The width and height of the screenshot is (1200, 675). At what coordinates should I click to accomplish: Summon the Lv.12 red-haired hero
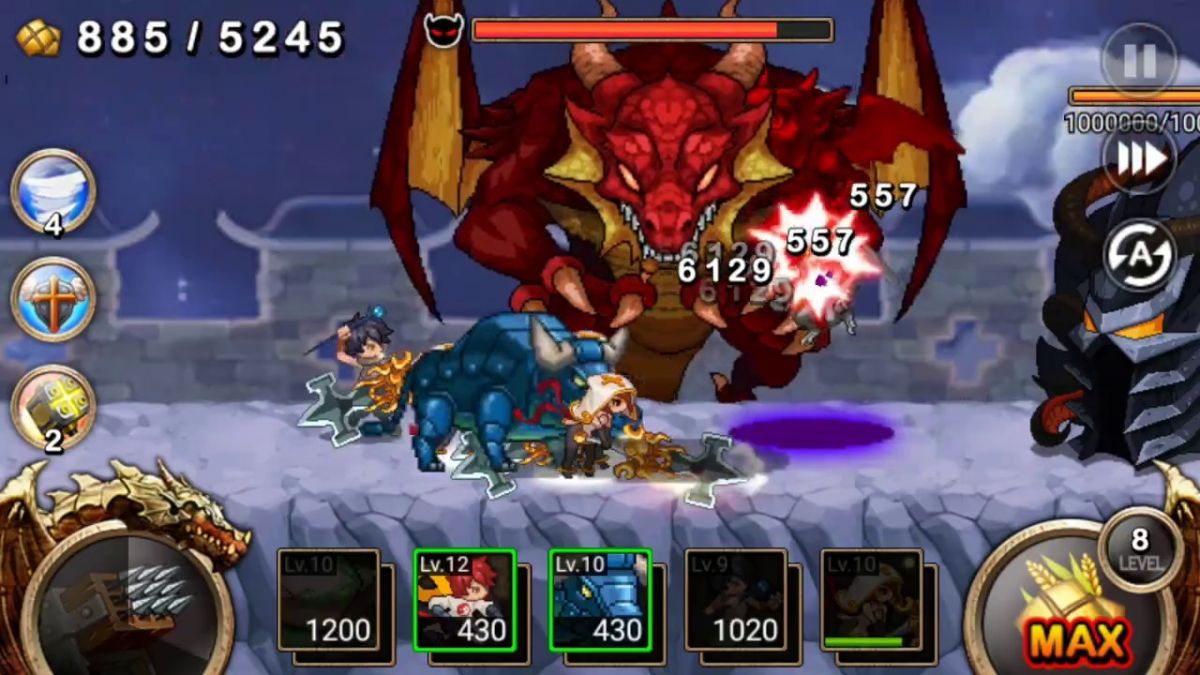[464, 600]
